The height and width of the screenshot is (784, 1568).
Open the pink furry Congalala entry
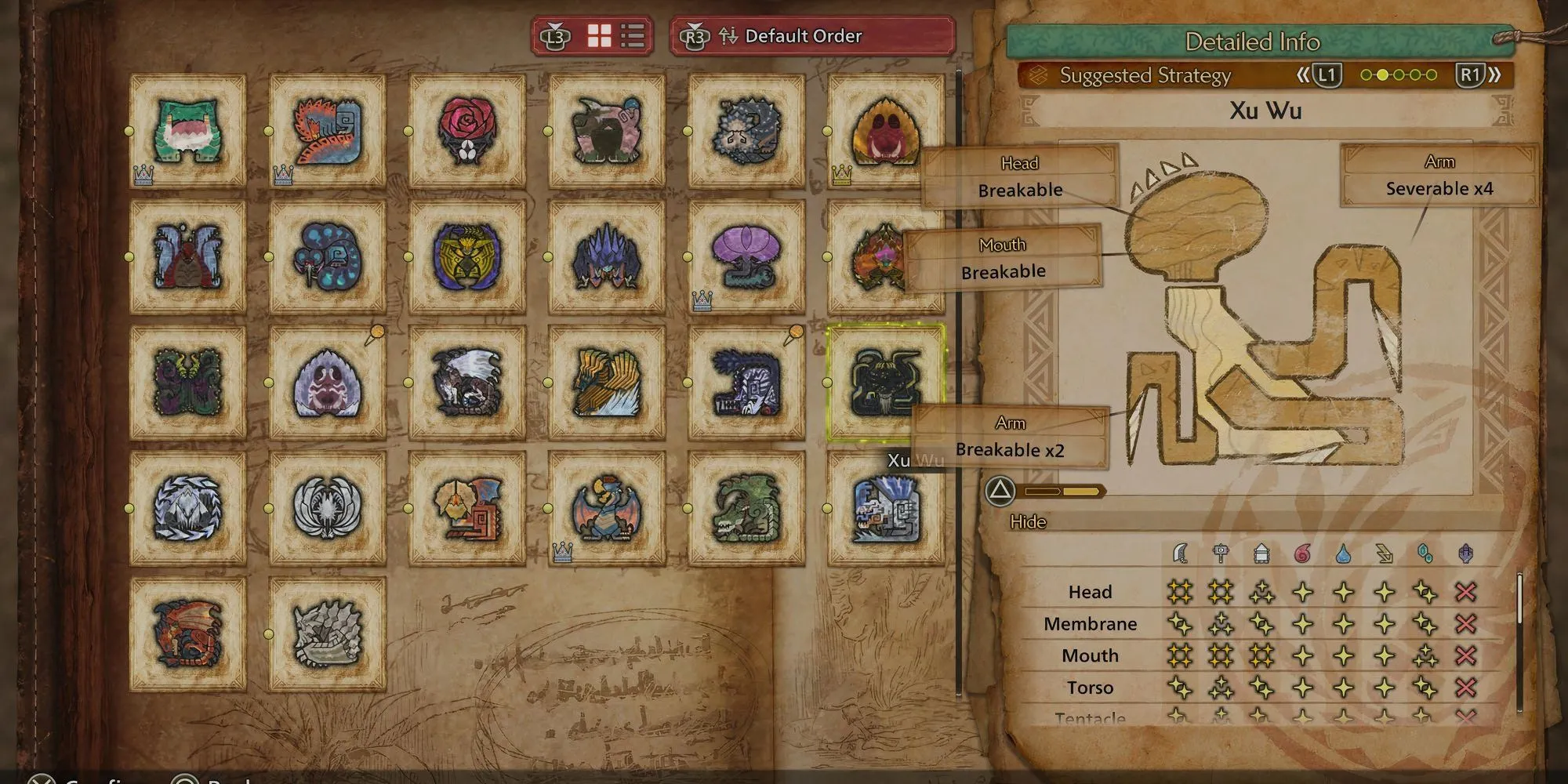pyautogui.click(x=607, y=130)
